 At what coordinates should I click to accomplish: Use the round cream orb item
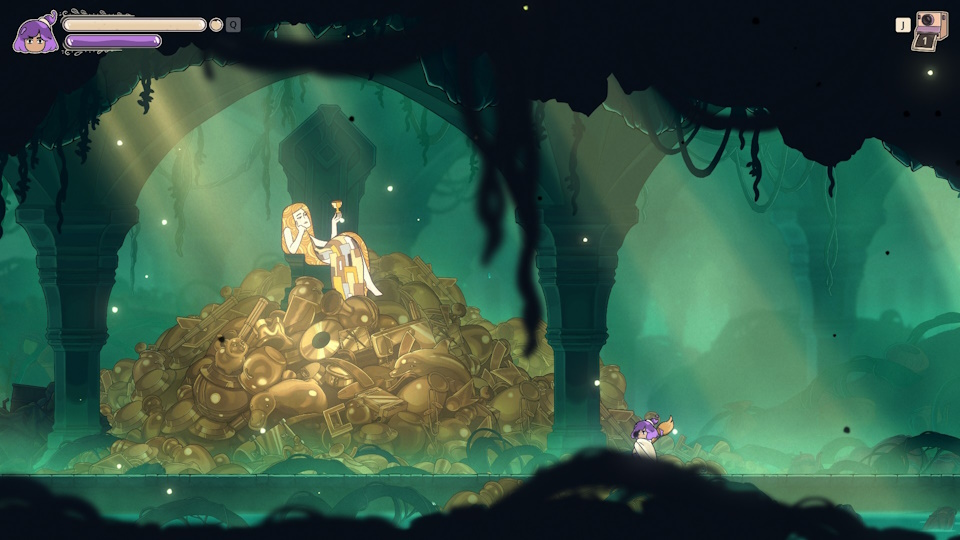(x=216, y=24)
